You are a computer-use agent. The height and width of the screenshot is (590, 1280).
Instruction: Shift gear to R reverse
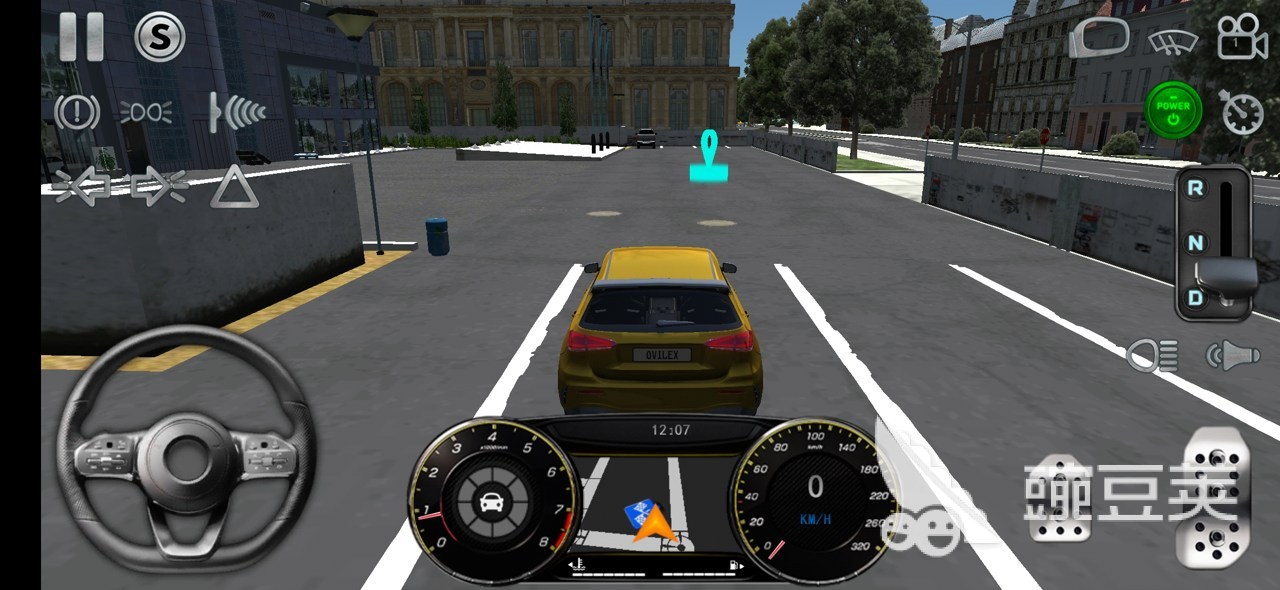pos(1195,188)
